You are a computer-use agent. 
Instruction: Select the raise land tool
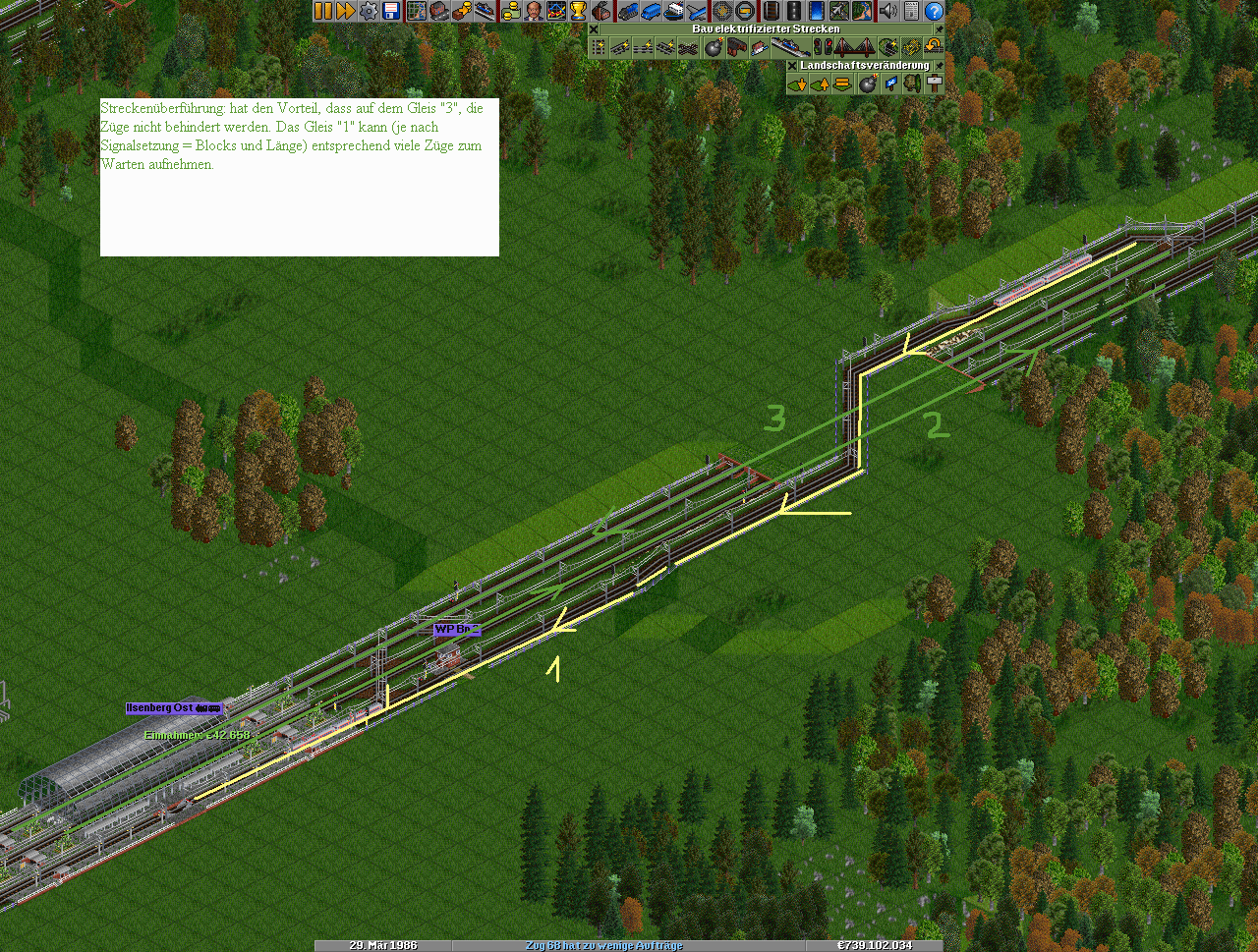pos(820,84)
